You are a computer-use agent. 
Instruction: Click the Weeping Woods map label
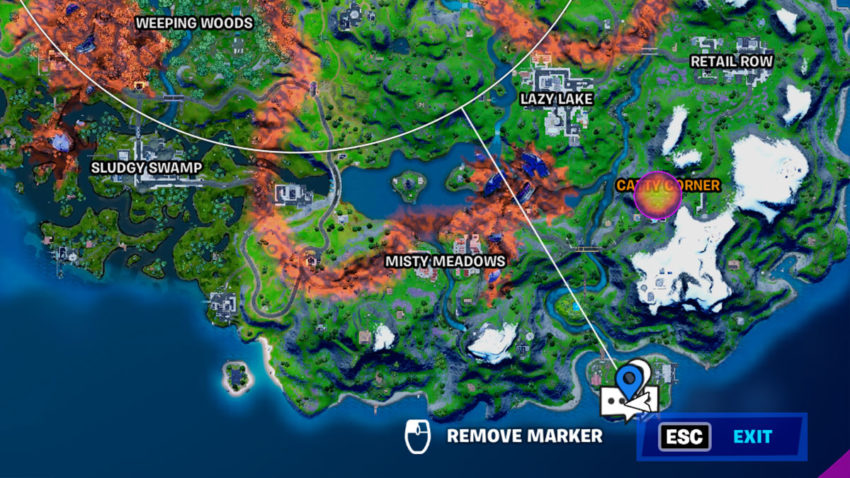(x=194, y=23)
